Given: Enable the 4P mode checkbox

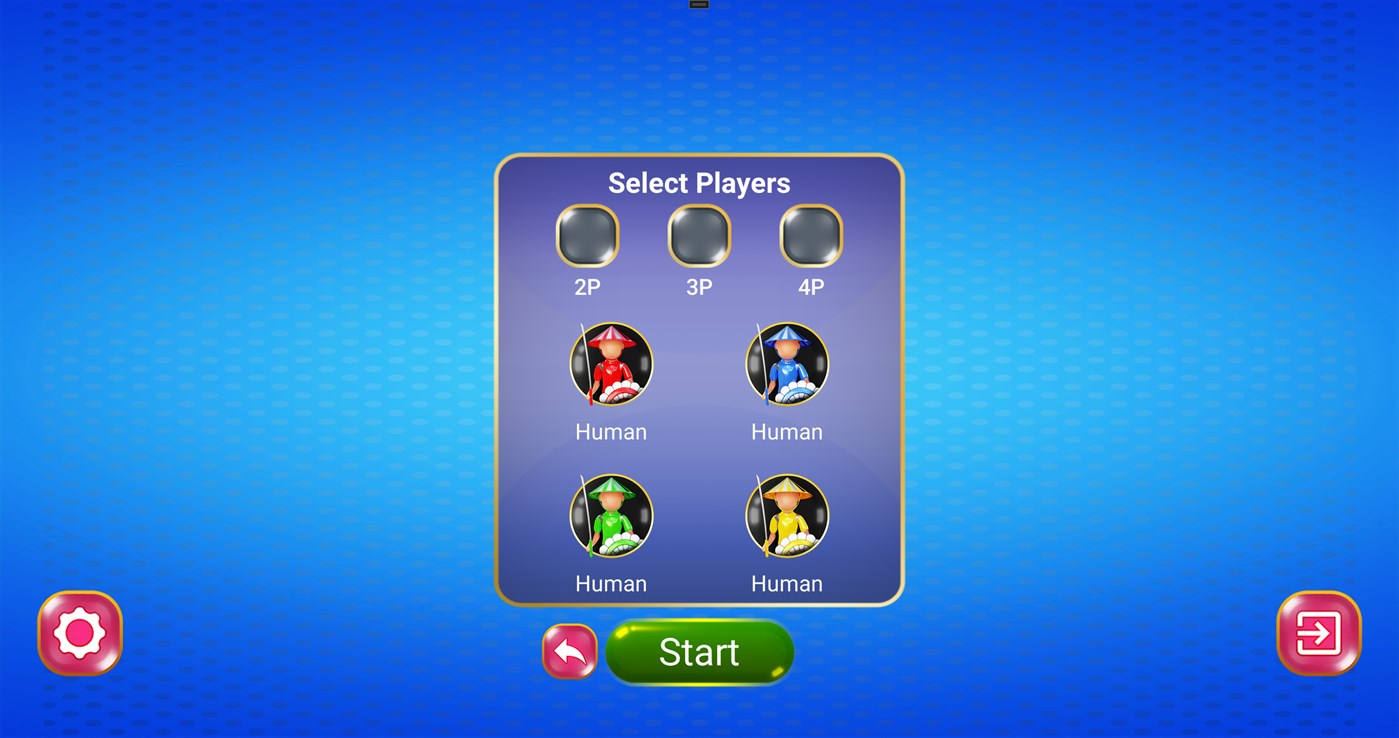Looking at the screenshot, I should coord(810,237).
